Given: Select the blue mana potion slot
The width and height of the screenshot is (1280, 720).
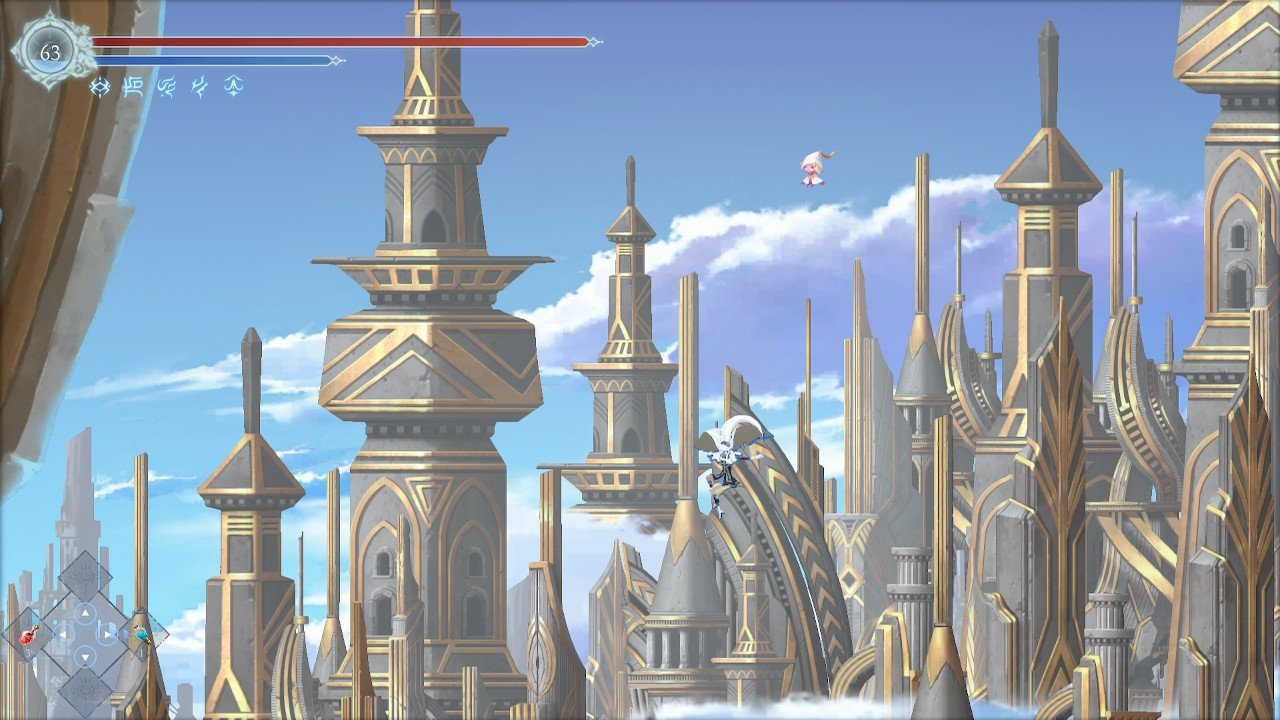Looking at the screenshot, I should coord(141,634).
